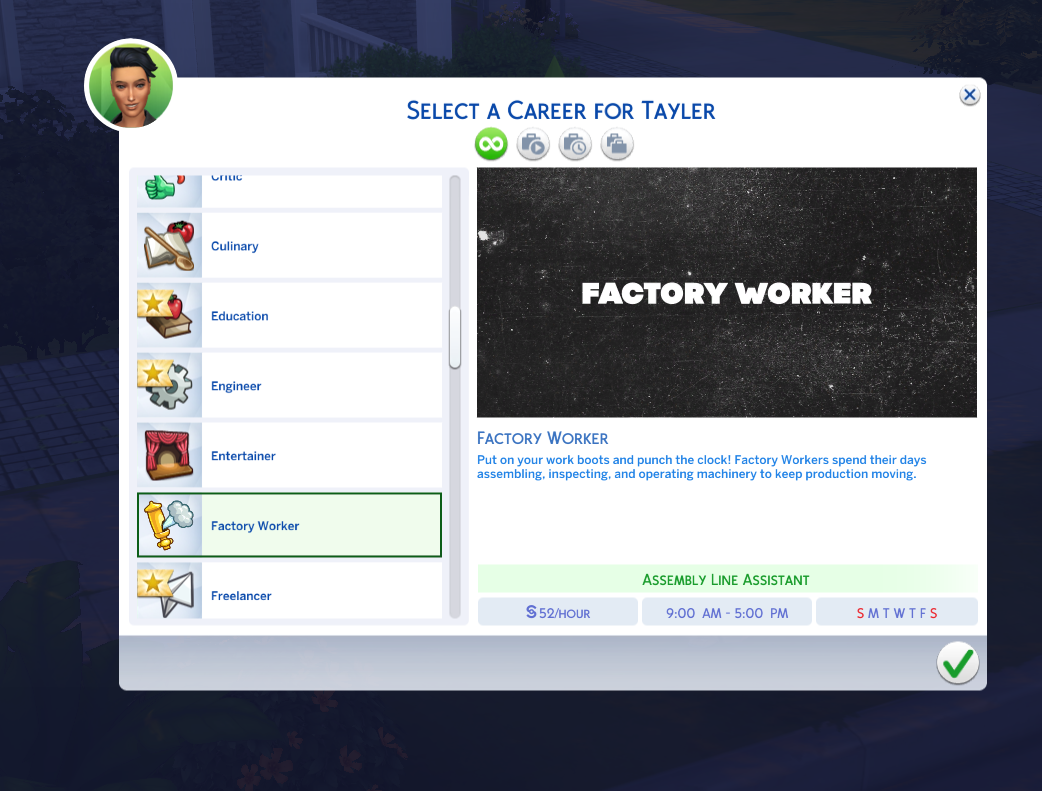Filter careers by briefcase with play icon
This screenshot has width=1042, height=791.
point(533,145)
